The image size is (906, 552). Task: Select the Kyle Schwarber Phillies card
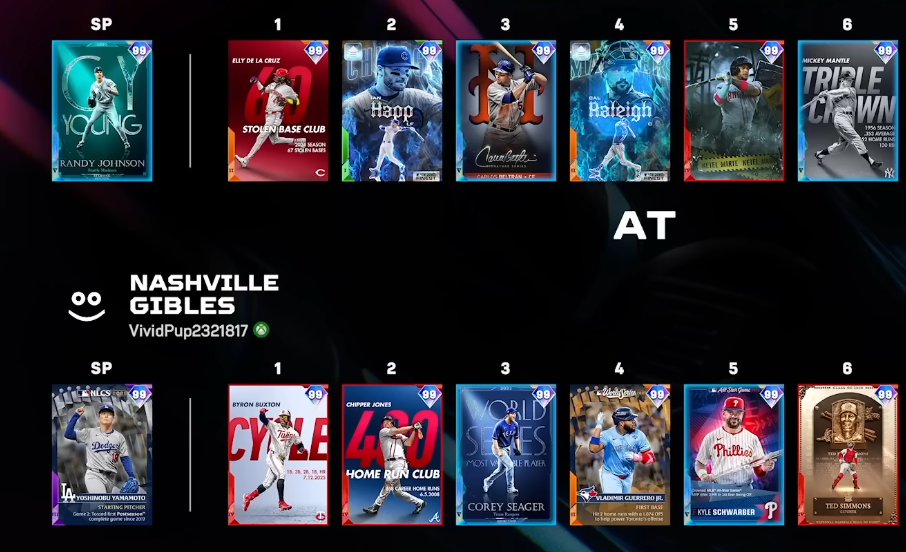coord(734,455)
